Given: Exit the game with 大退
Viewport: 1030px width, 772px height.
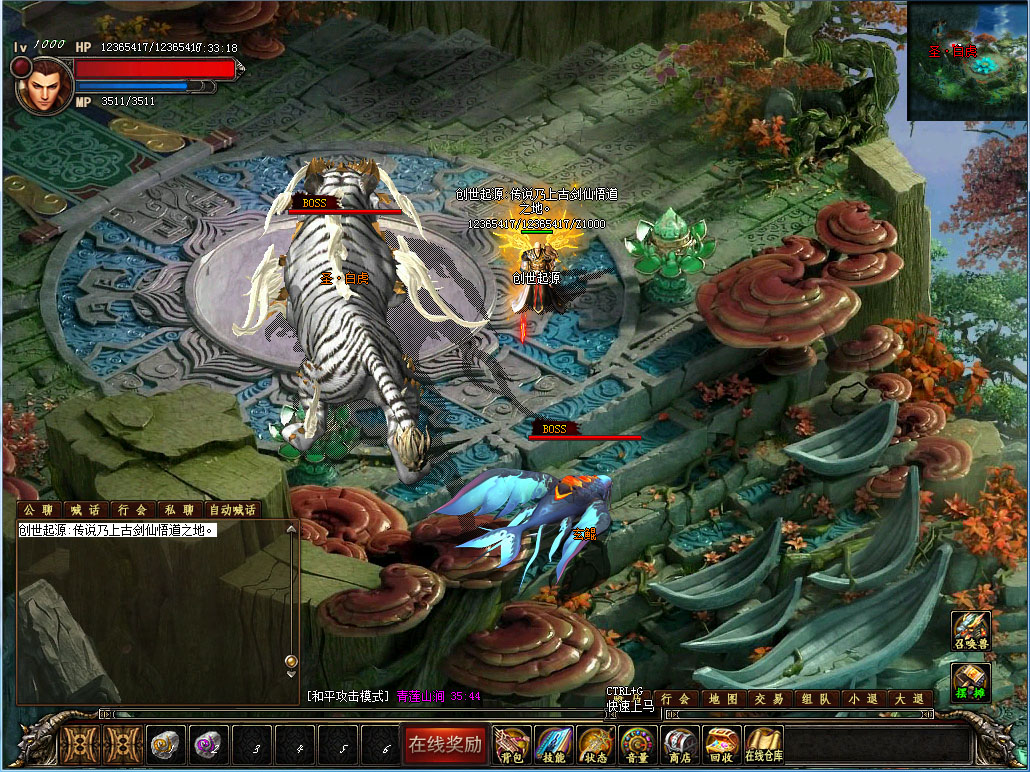Looking at the screenshot, I should [x=909, y=699].
